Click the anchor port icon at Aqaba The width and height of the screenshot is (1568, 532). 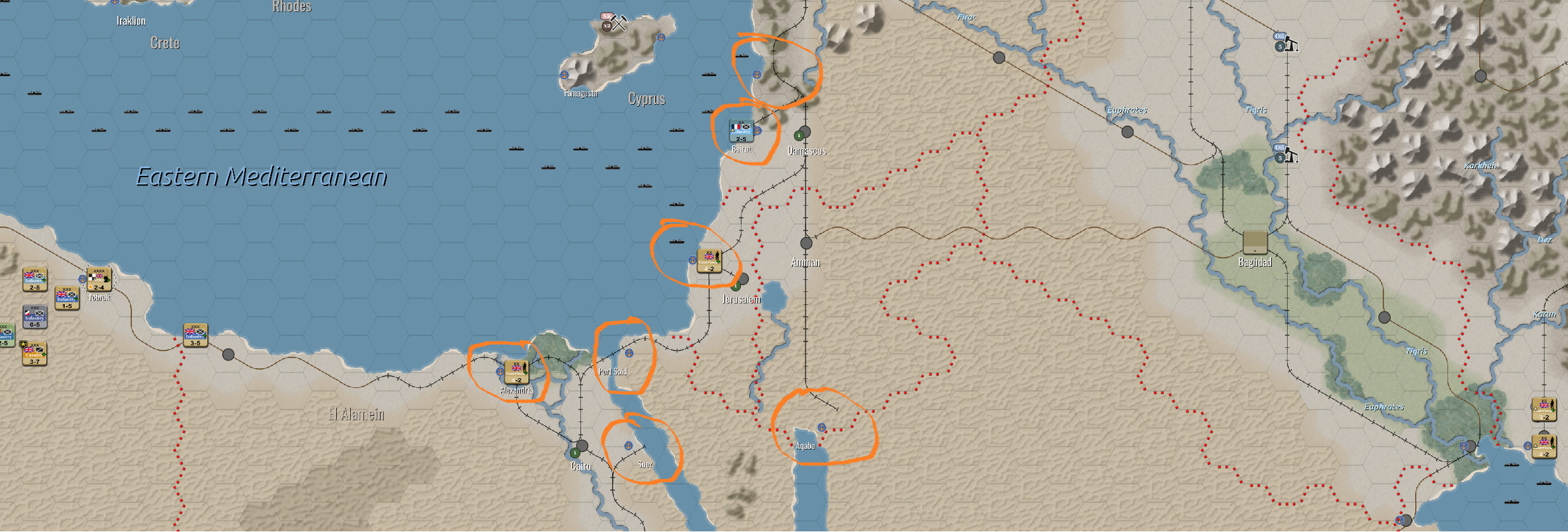pyautogui.click(x=820, y=428)
